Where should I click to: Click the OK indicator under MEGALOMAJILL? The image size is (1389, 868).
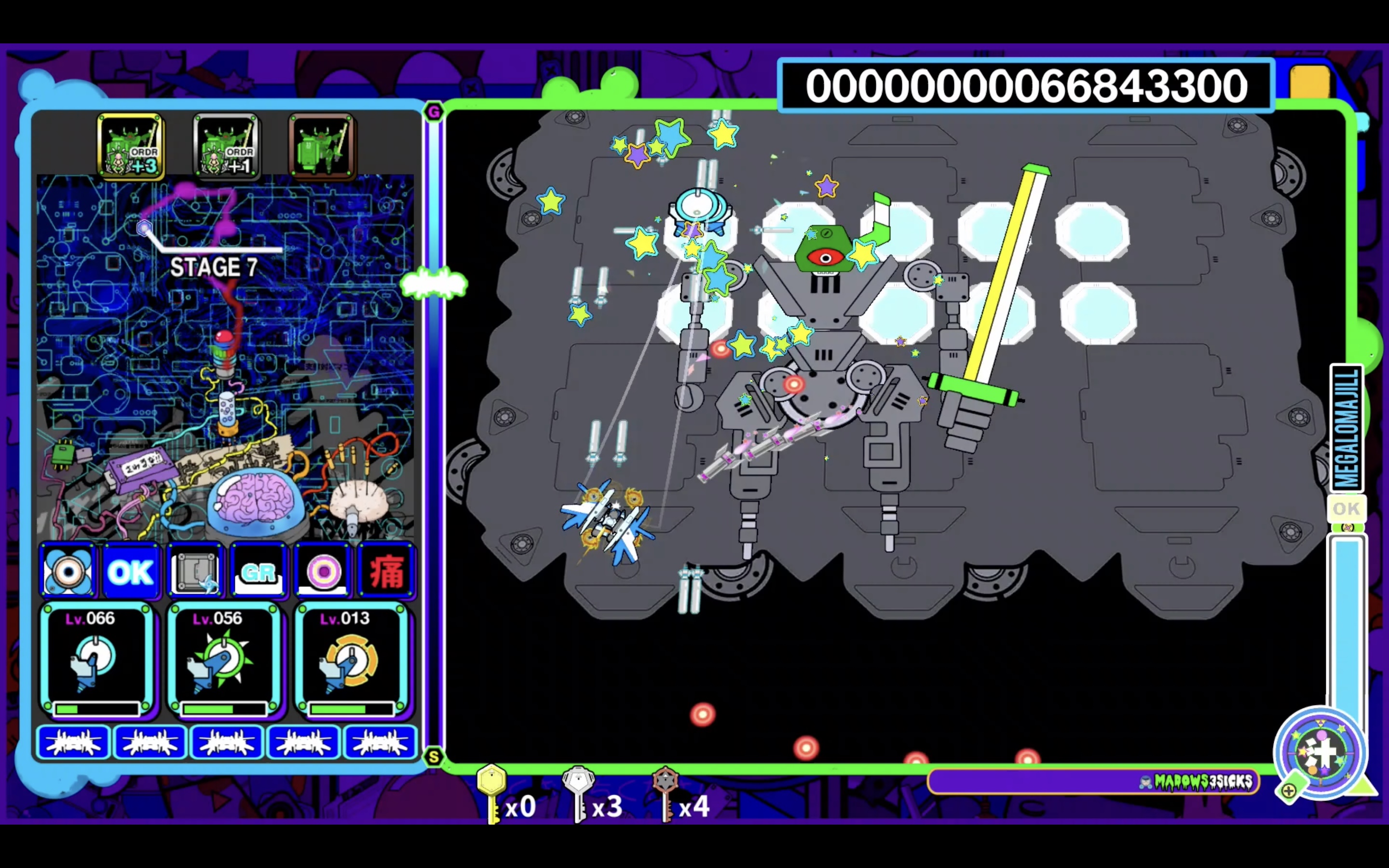1346,509
